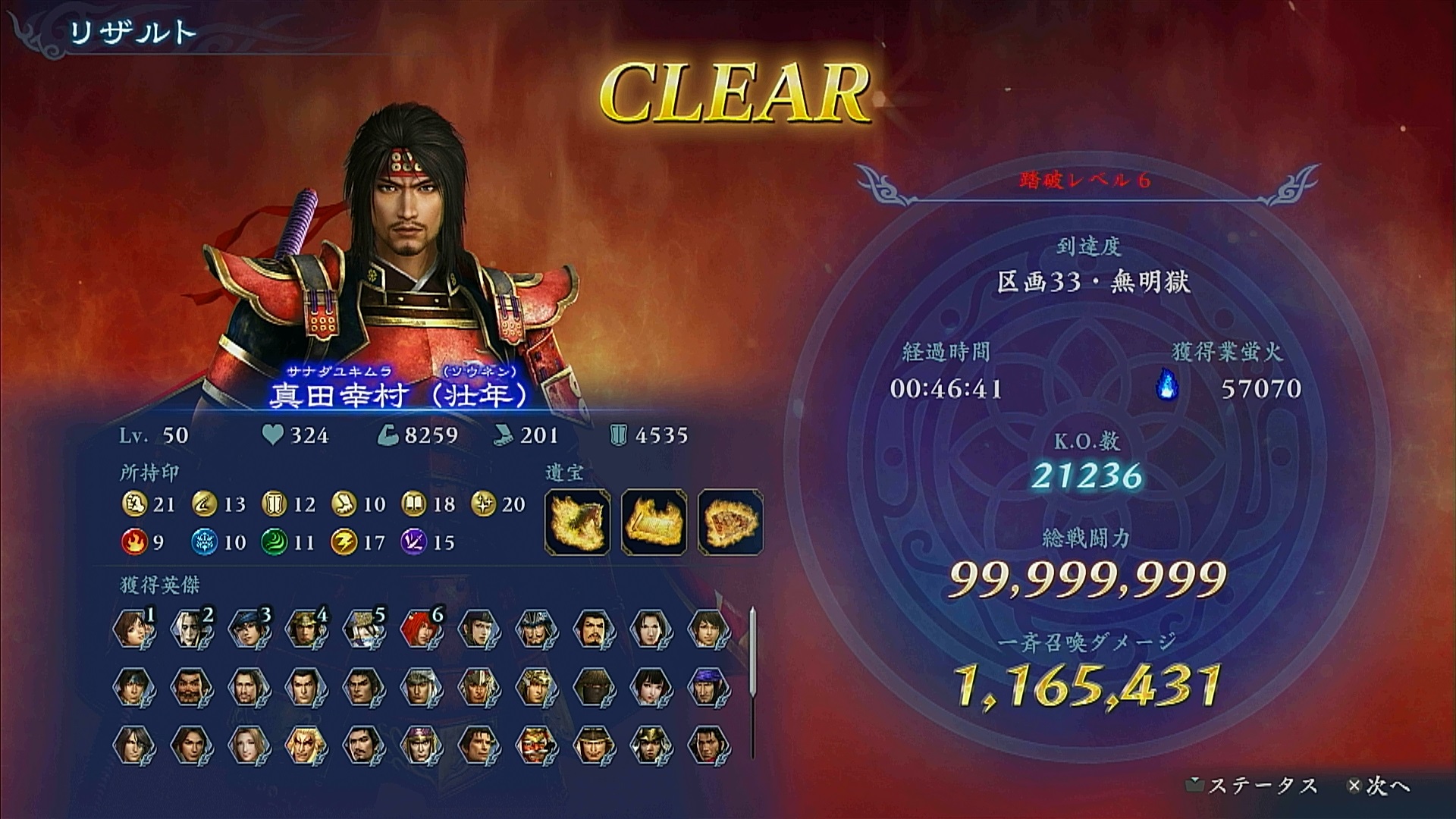Select the green wind seal icon

click(273, 542)
